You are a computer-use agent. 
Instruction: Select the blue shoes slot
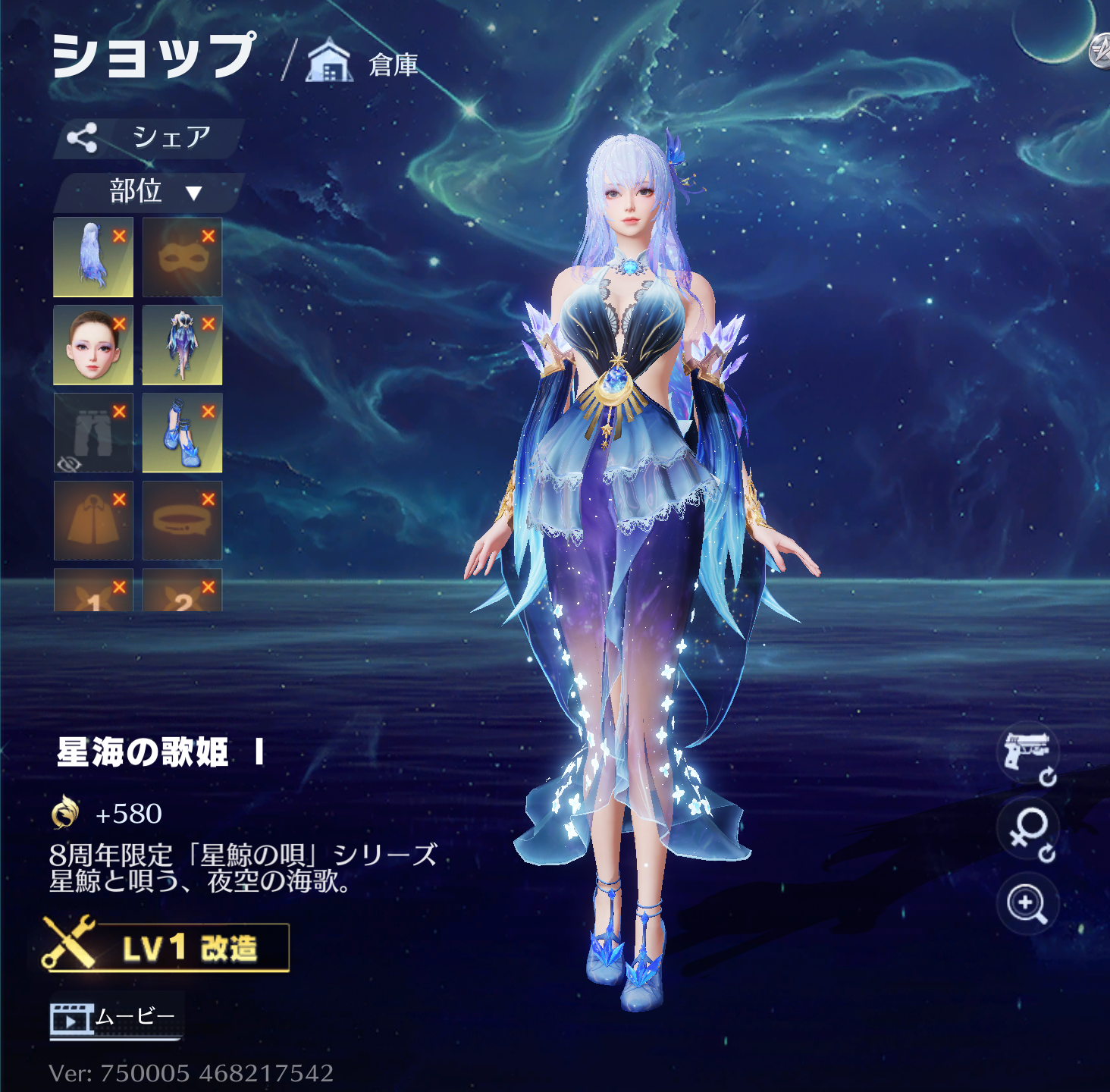[182, 434]
